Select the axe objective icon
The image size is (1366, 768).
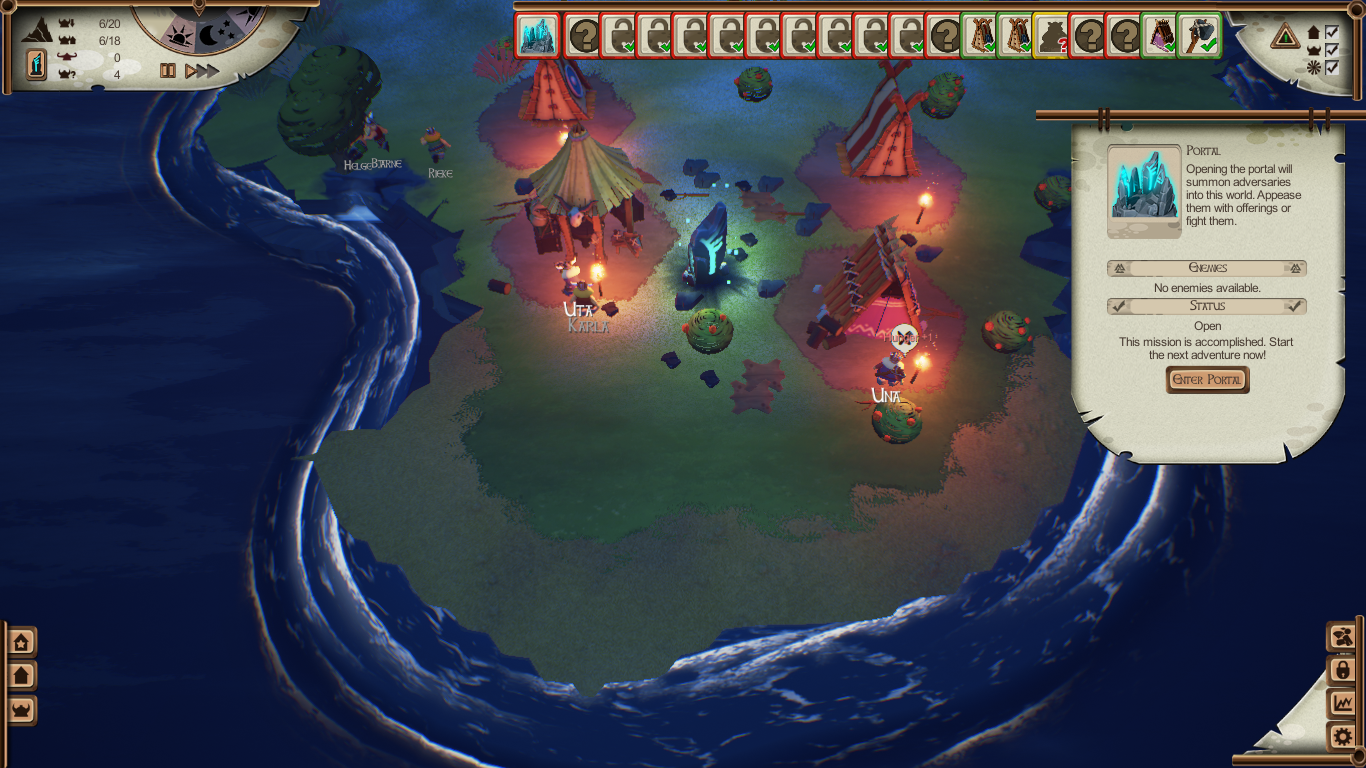(x=1198, y=36)
